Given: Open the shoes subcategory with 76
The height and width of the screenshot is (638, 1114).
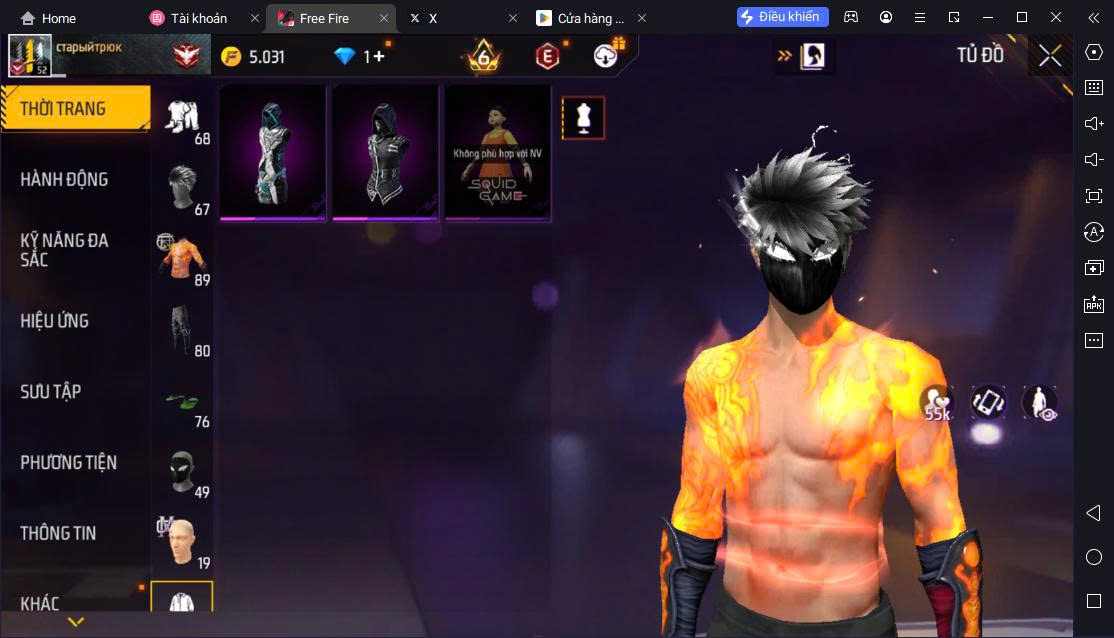Looking at the screenshot, I should [x=182, y=402].
